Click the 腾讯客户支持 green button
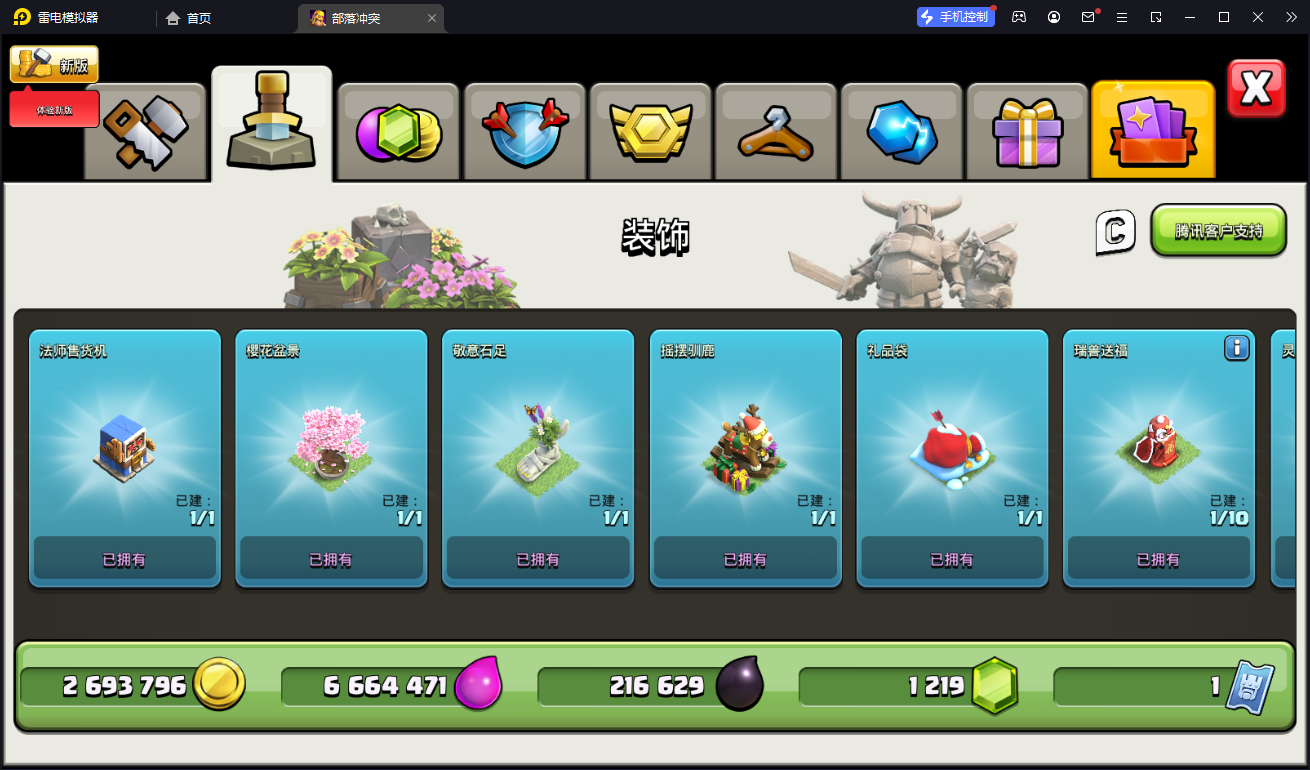The height and width of the screenshot is (770, 1310). click(x=1218, y=231)
